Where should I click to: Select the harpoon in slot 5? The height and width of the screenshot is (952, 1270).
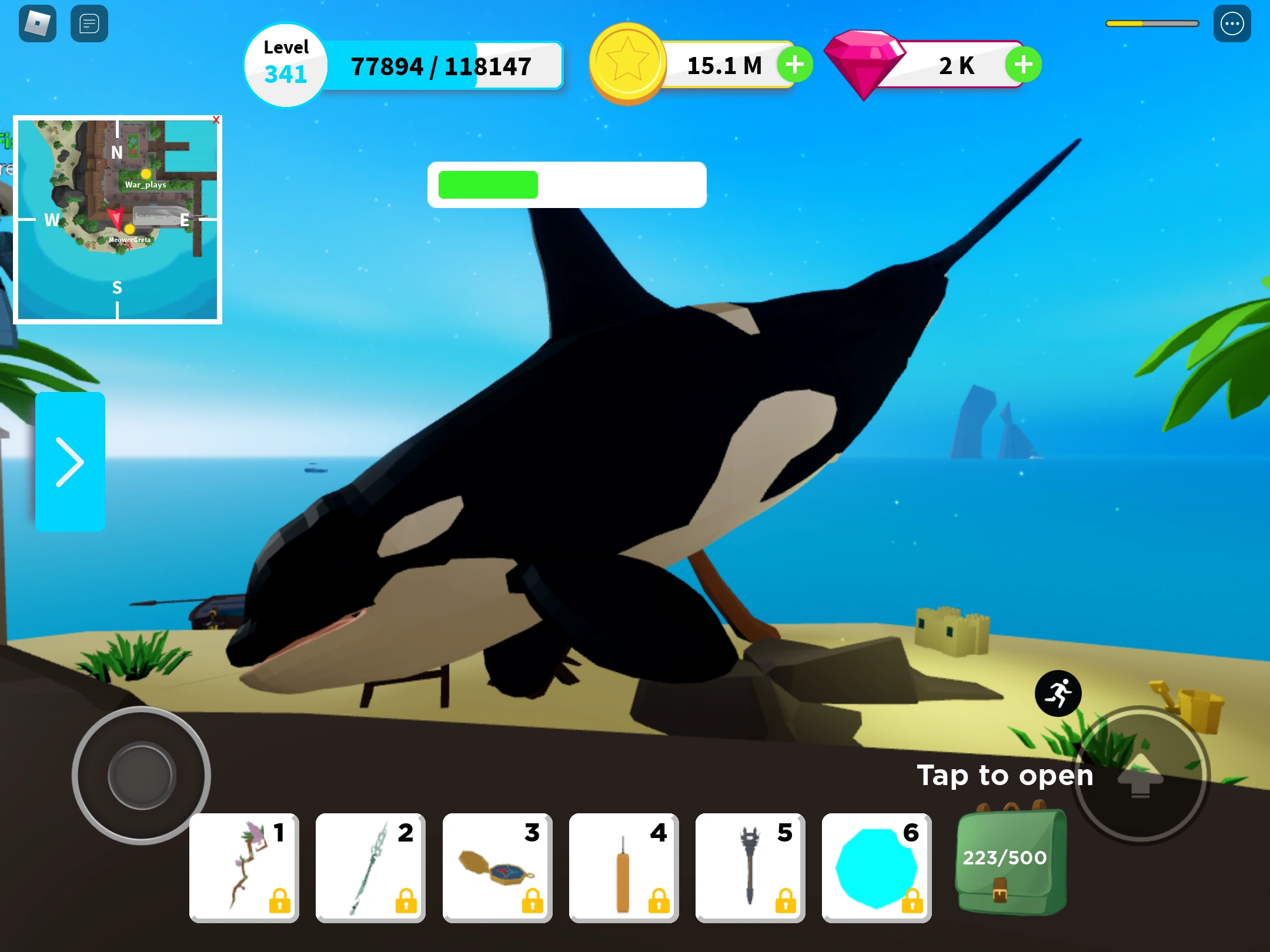750,867
